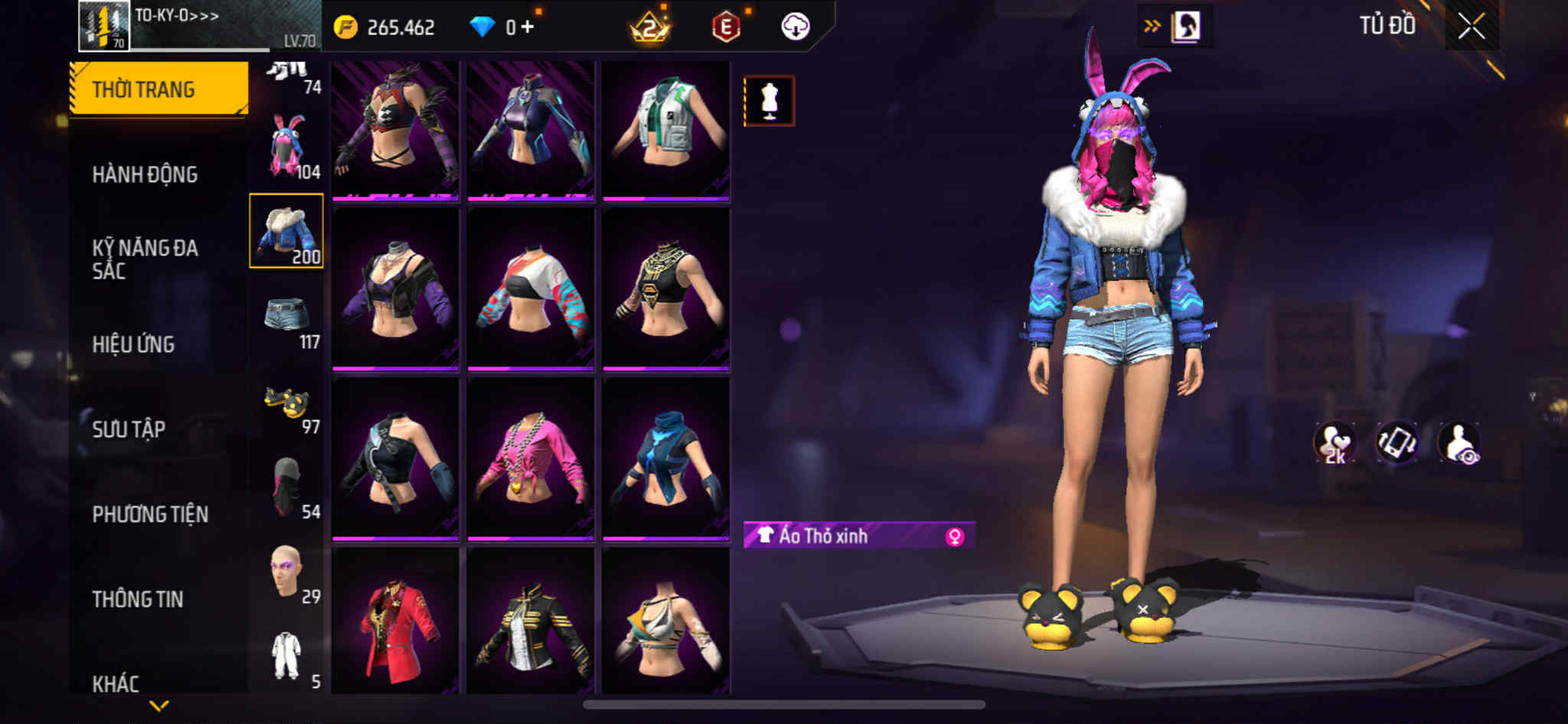Select the bunny hood headwear category
The height and width of the screenshot is (724, 1568).
287,147
